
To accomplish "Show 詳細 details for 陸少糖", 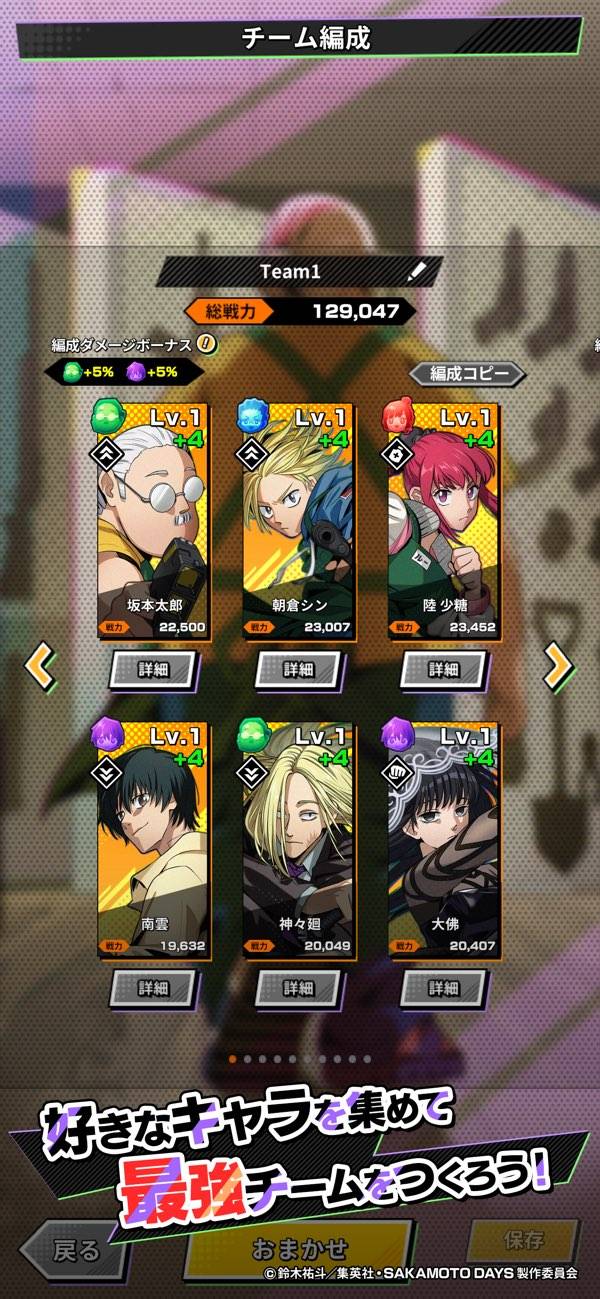I will [444, 669].
